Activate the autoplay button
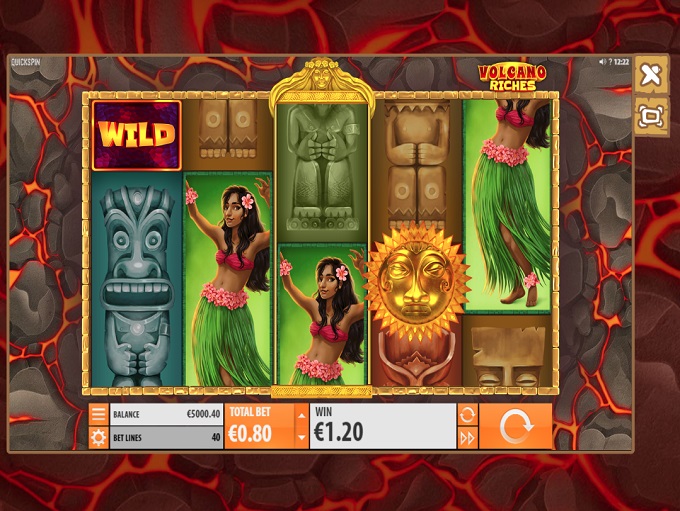 (467, 414)
